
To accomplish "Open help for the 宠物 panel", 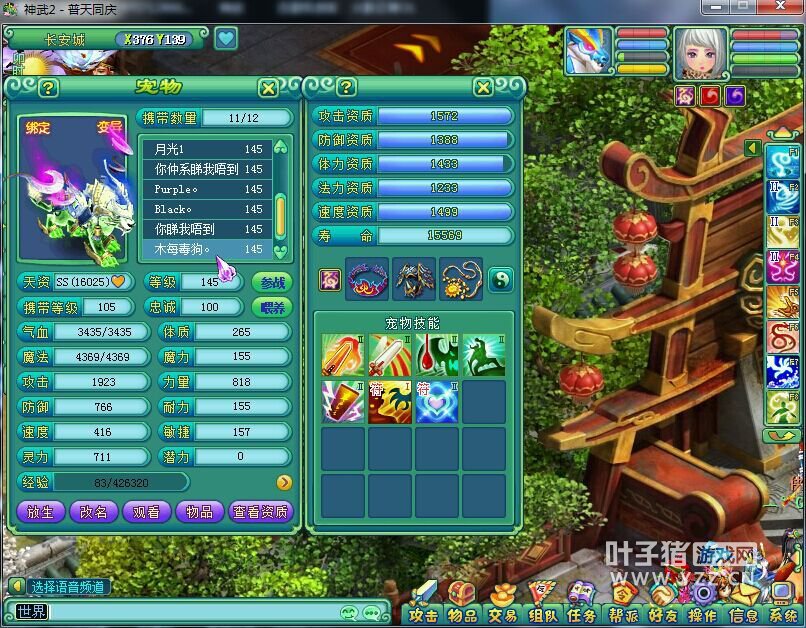I will coord(48,88).
